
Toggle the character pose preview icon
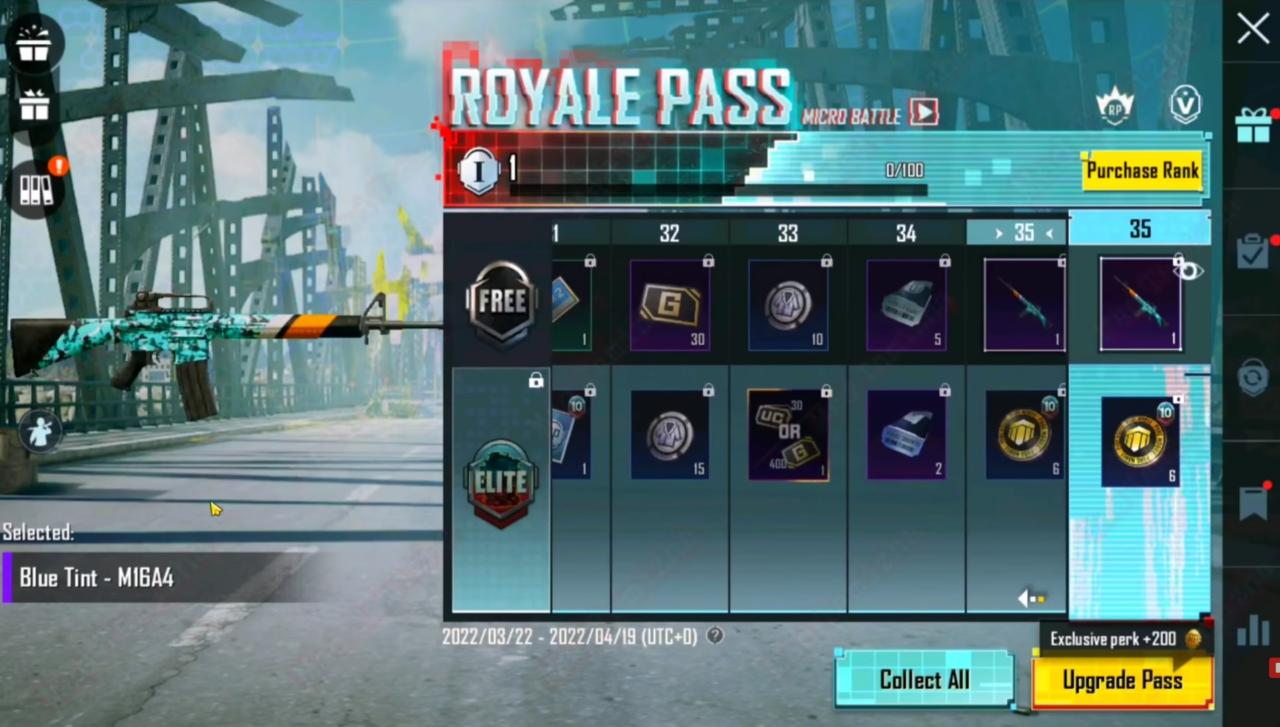click(x=41, y=430)
